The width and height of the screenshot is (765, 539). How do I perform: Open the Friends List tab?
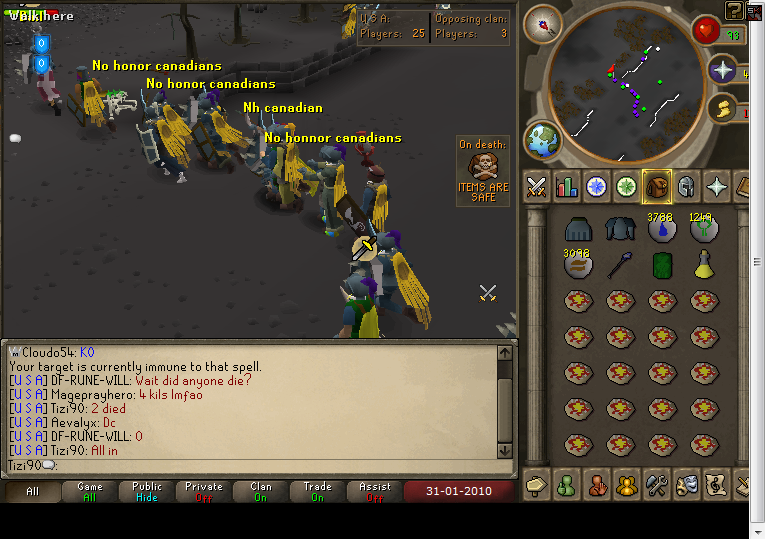(566, 485)
